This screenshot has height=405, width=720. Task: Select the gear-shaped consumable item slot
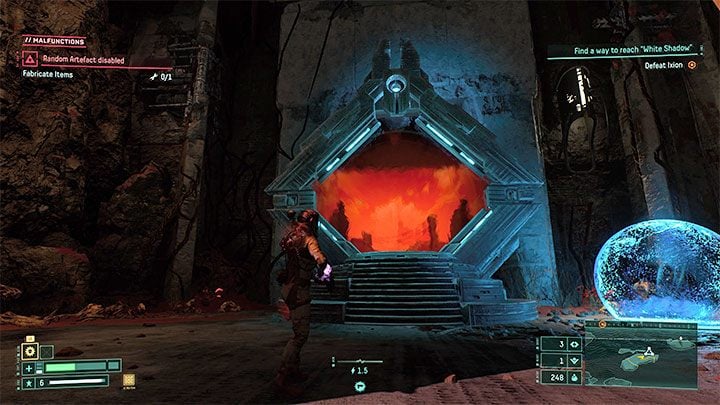[x=30, y=352]
